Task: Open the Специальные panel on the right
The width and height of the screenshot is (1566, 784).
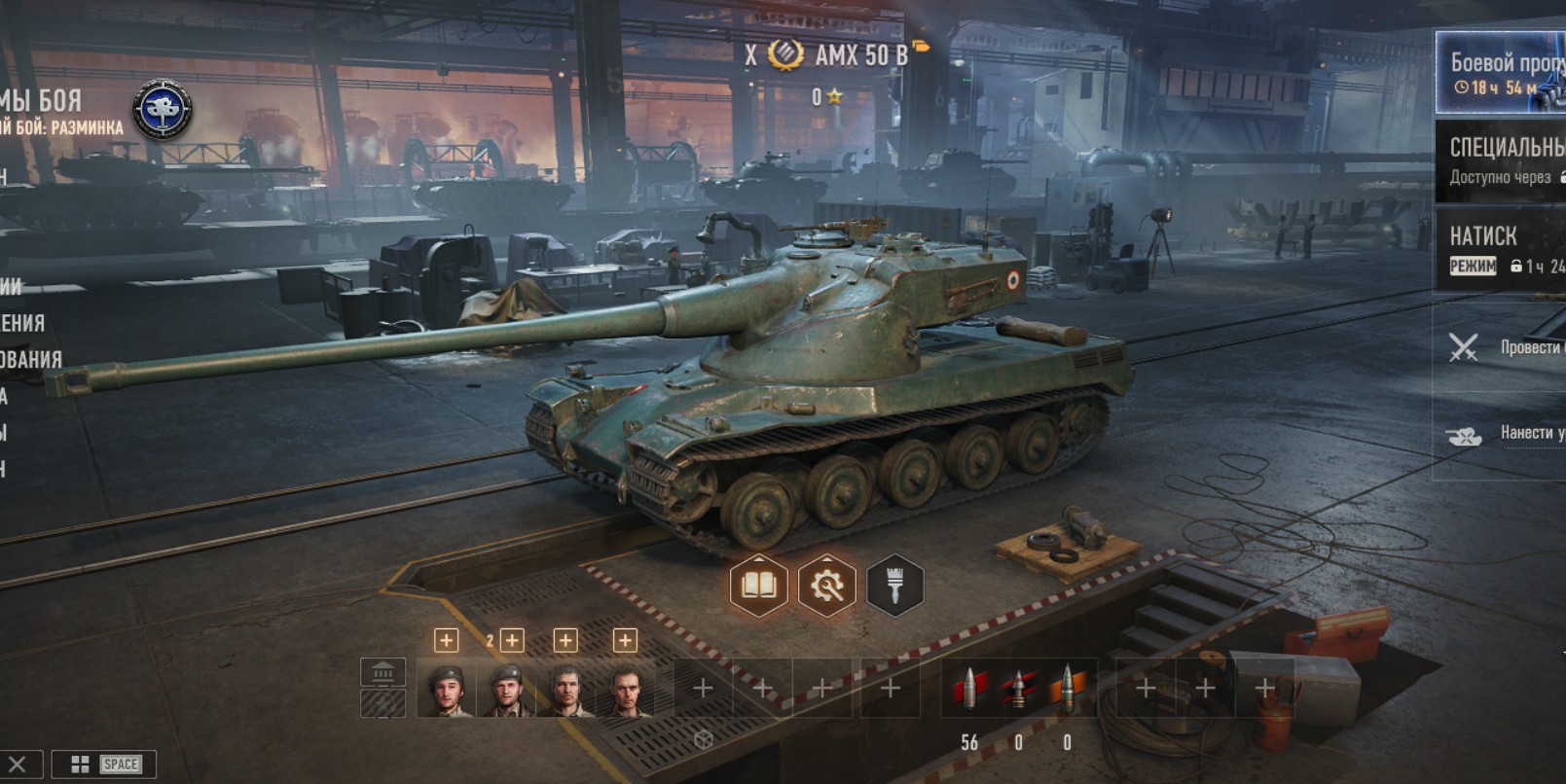Action: point(1500,160)
